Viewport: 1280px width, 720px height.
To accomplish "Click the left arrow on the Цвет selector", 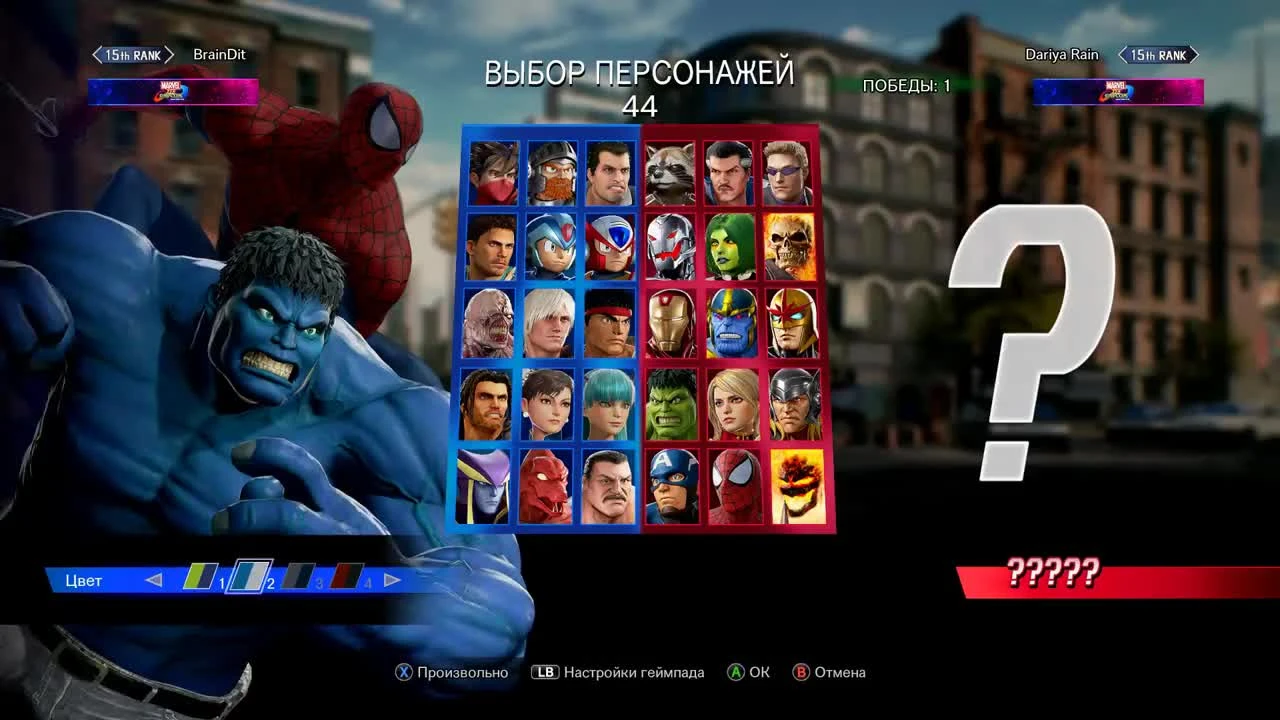I will (155, 580).
